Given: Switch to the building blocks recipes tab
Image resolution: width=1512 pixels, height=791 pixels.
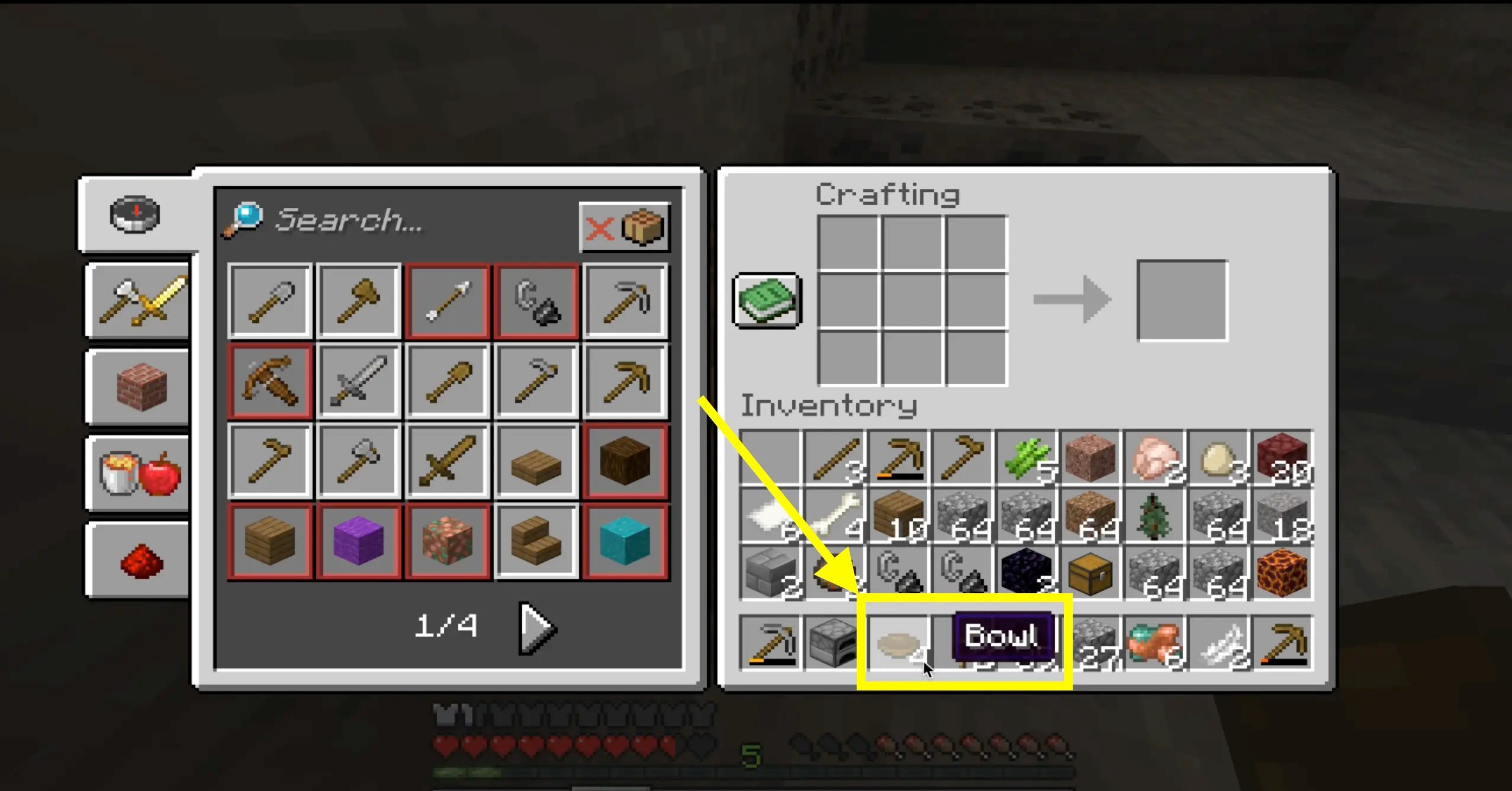Looking at the screenshot, I should point(136,388).
